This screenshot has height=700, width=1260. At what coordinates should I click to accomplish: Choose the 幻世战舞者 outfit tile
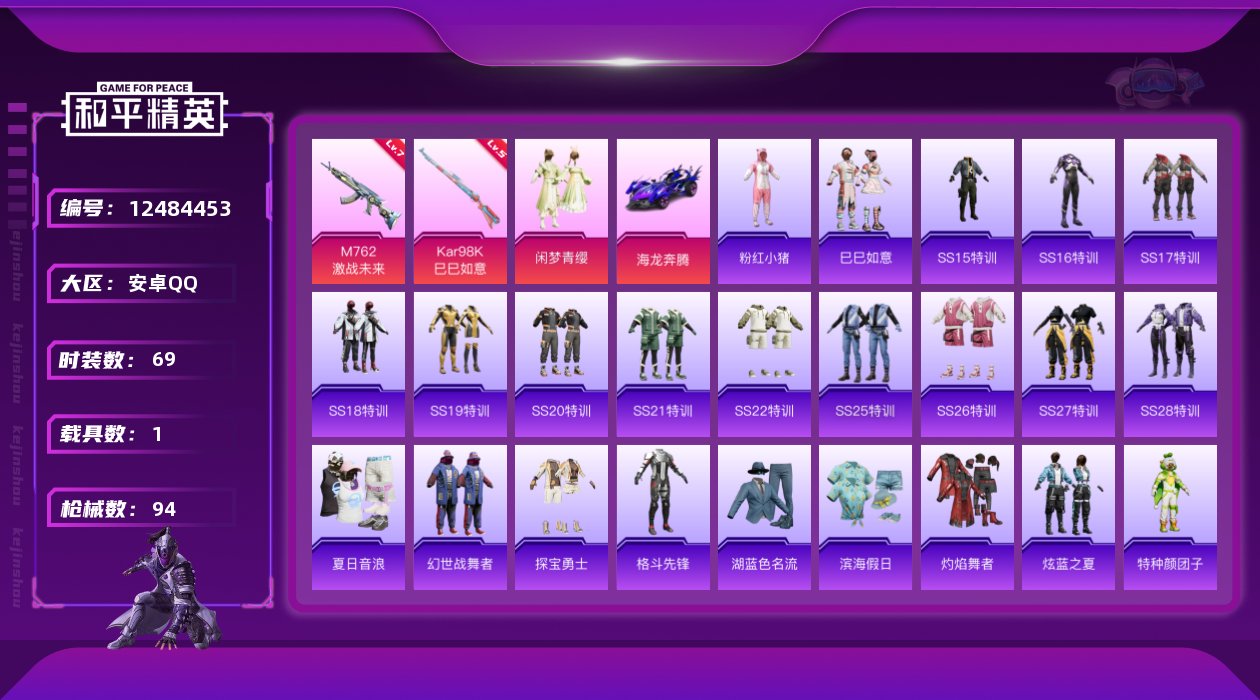pyautogui.click(x=460, y=517)
